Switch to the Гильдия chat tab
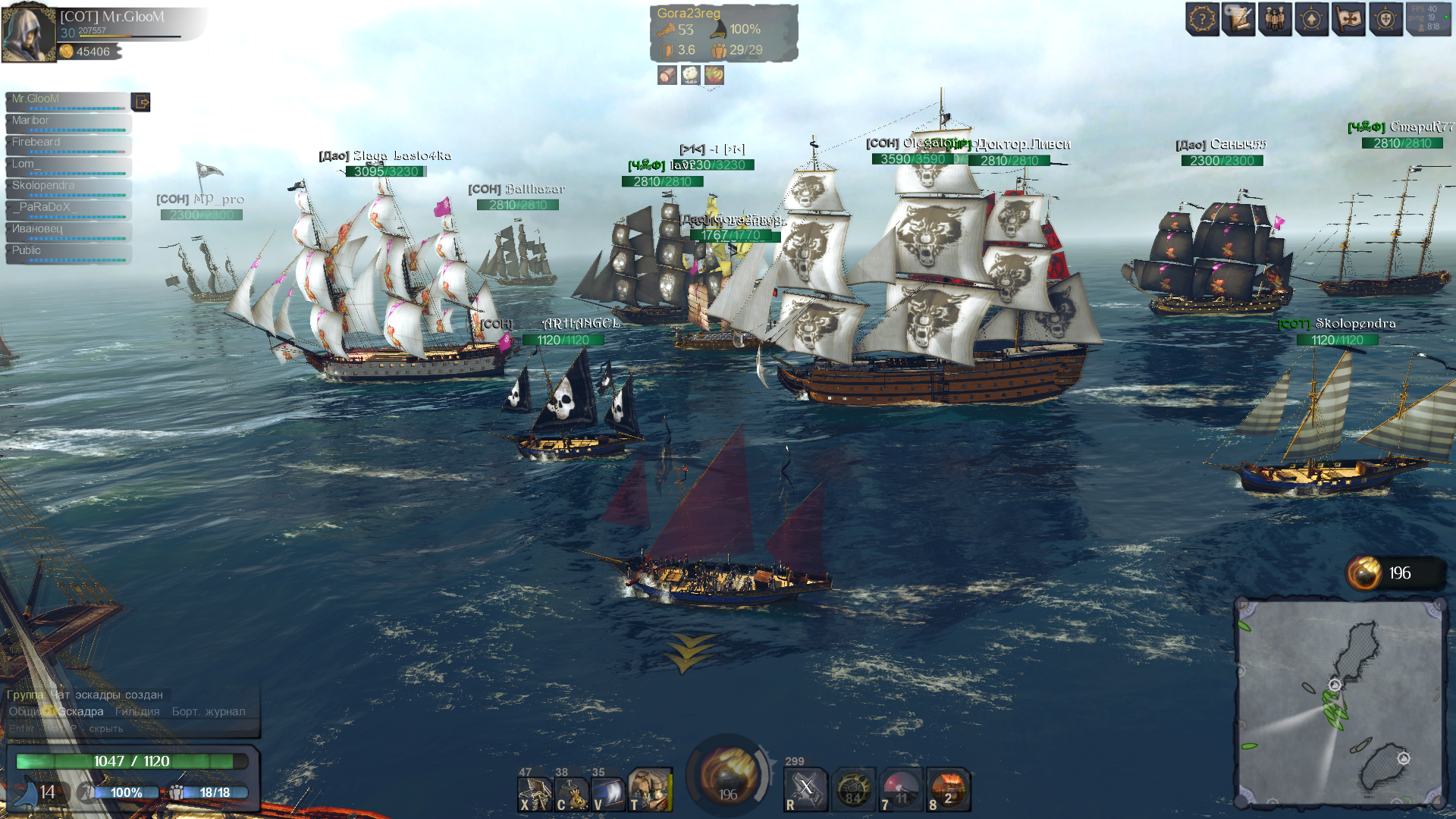 point(137,711)
